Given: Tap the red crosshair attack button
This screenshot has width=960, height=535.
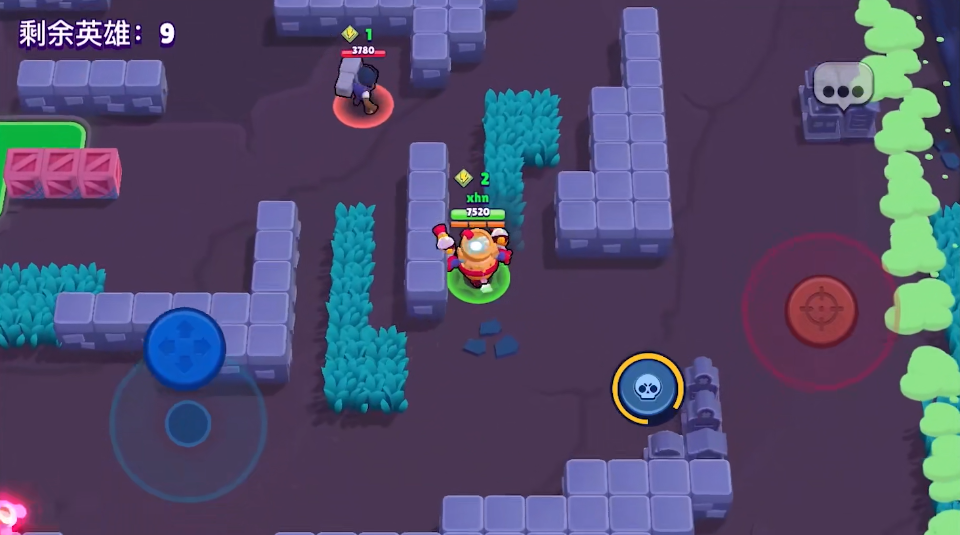Looking at the screenshot, I should (821, 311).
